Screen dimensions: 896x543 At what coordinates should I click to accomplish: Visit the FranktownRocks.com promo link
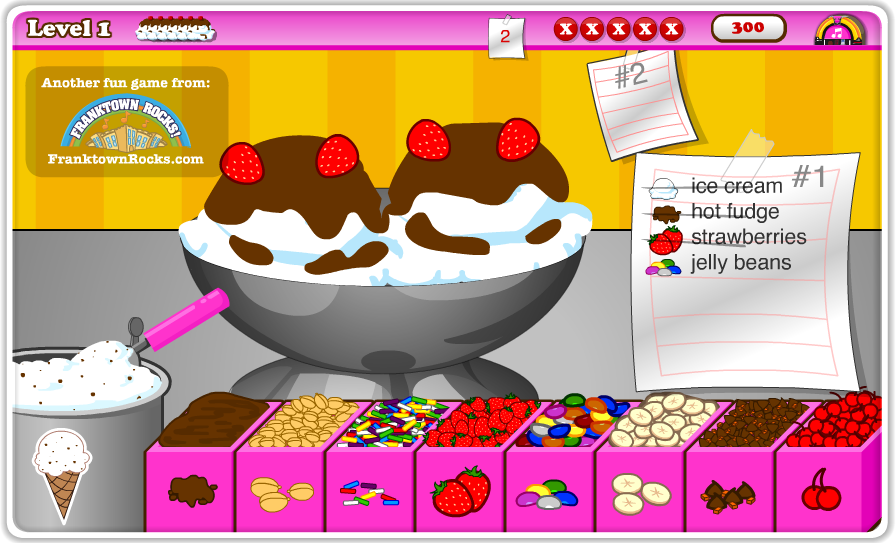click(126, 122)
